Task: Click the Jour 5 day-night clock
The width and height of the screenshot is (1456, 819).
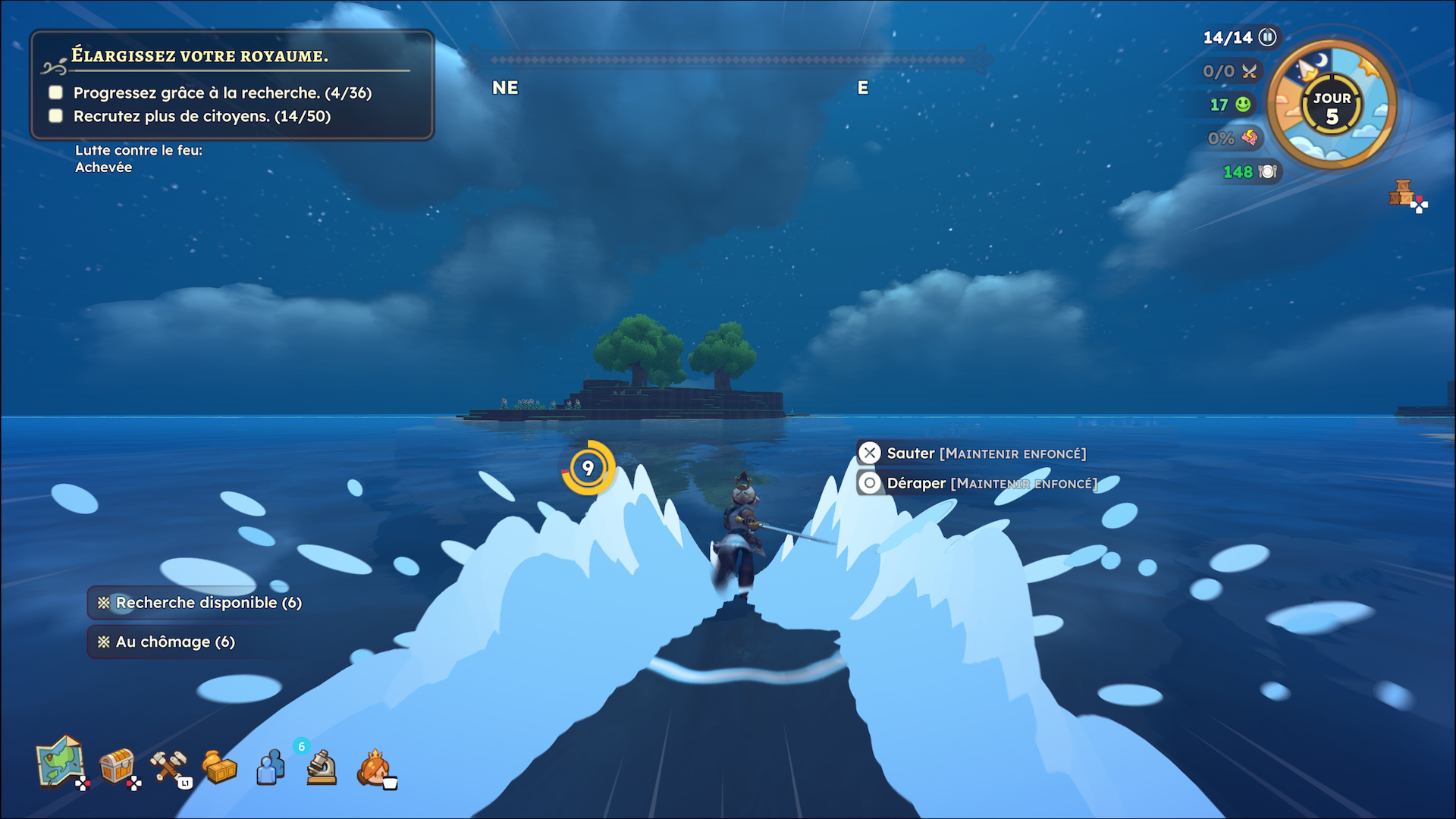Action: (x=1332, y=106)
